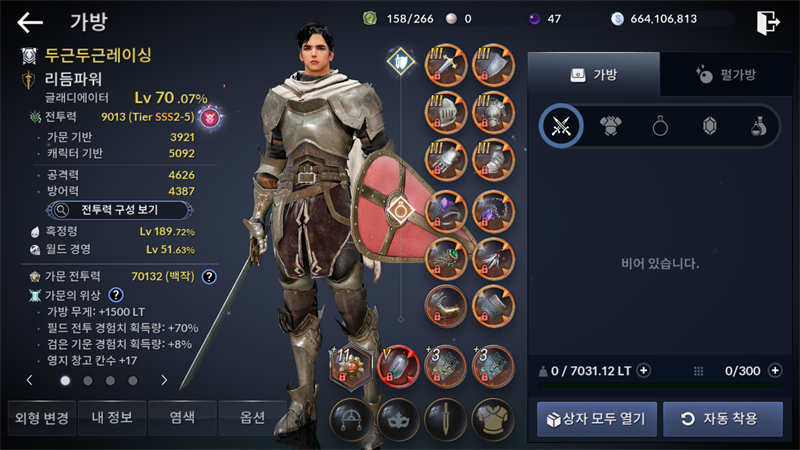
Task: Show help for 가문 전투력
Action: pyautogui.click(x=209, y=276)
